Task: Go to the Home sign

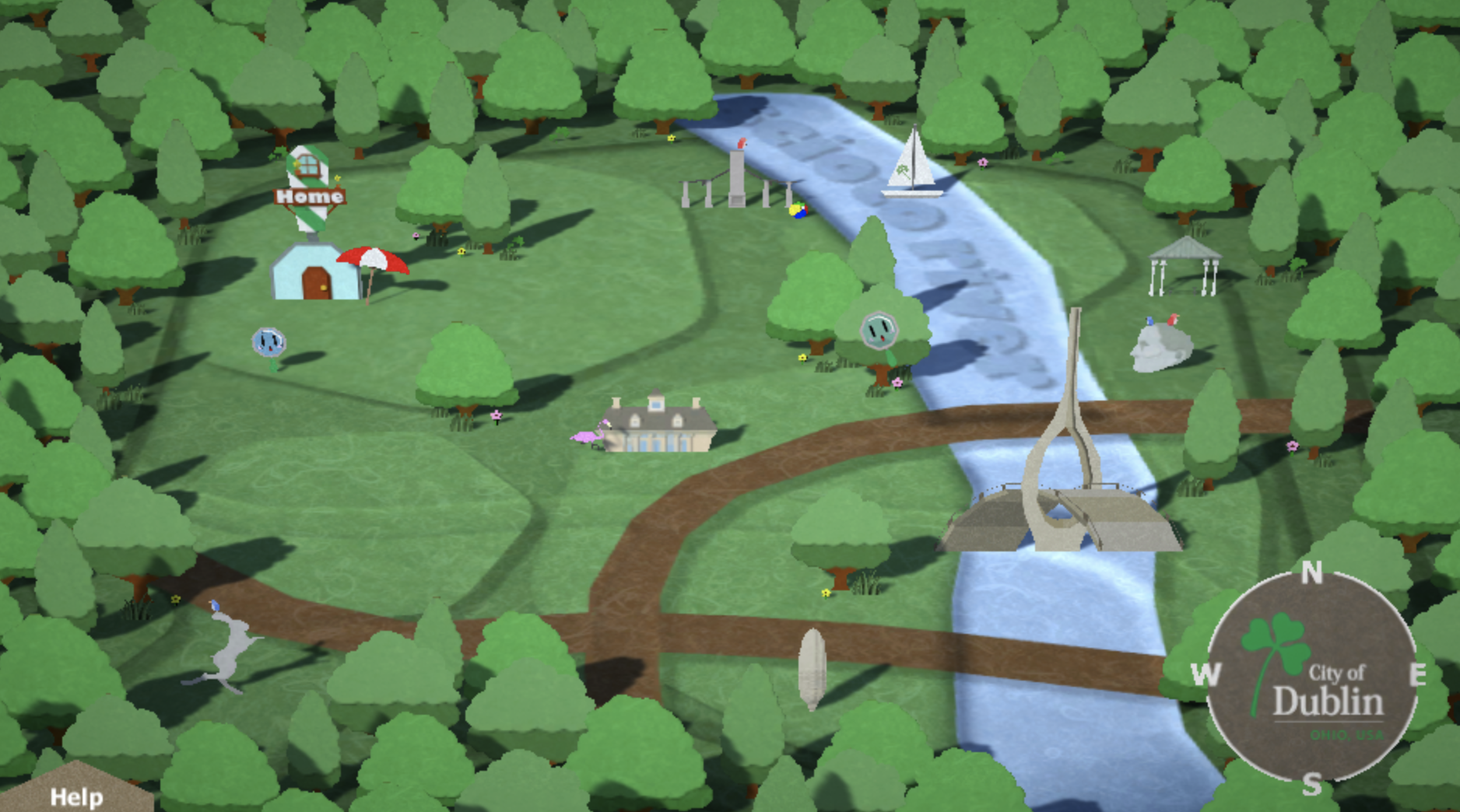Action: pos(310,197)
